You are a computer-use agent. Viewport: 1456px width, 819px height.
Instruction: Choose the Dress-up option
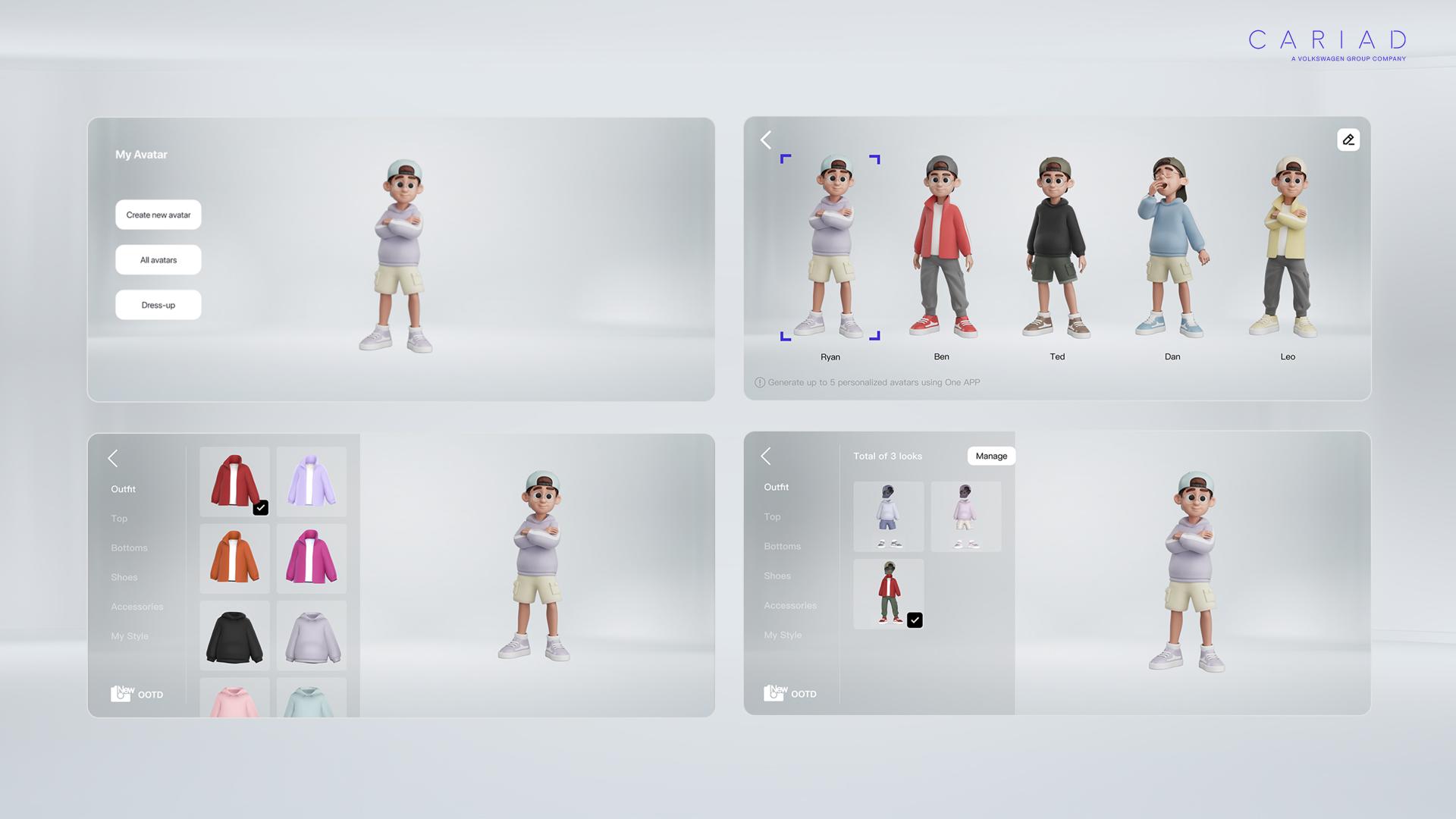[158, 305]
